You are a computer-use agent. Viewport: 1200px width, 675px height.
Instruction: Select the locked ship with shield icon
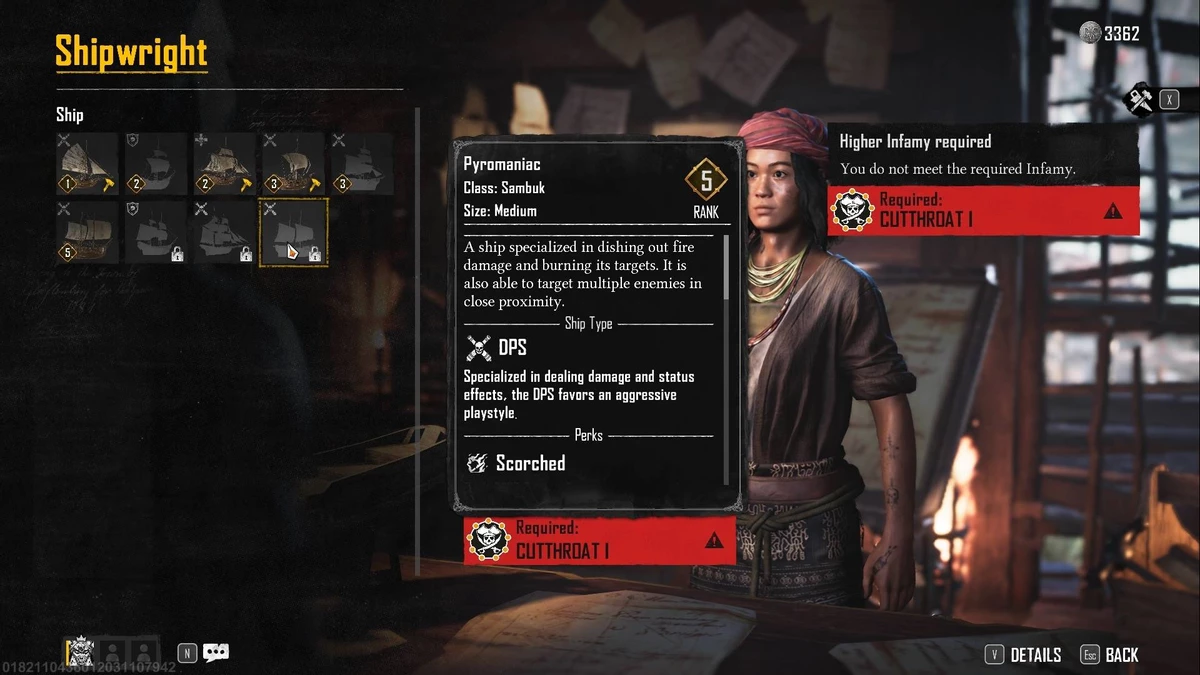coord(156,232)
